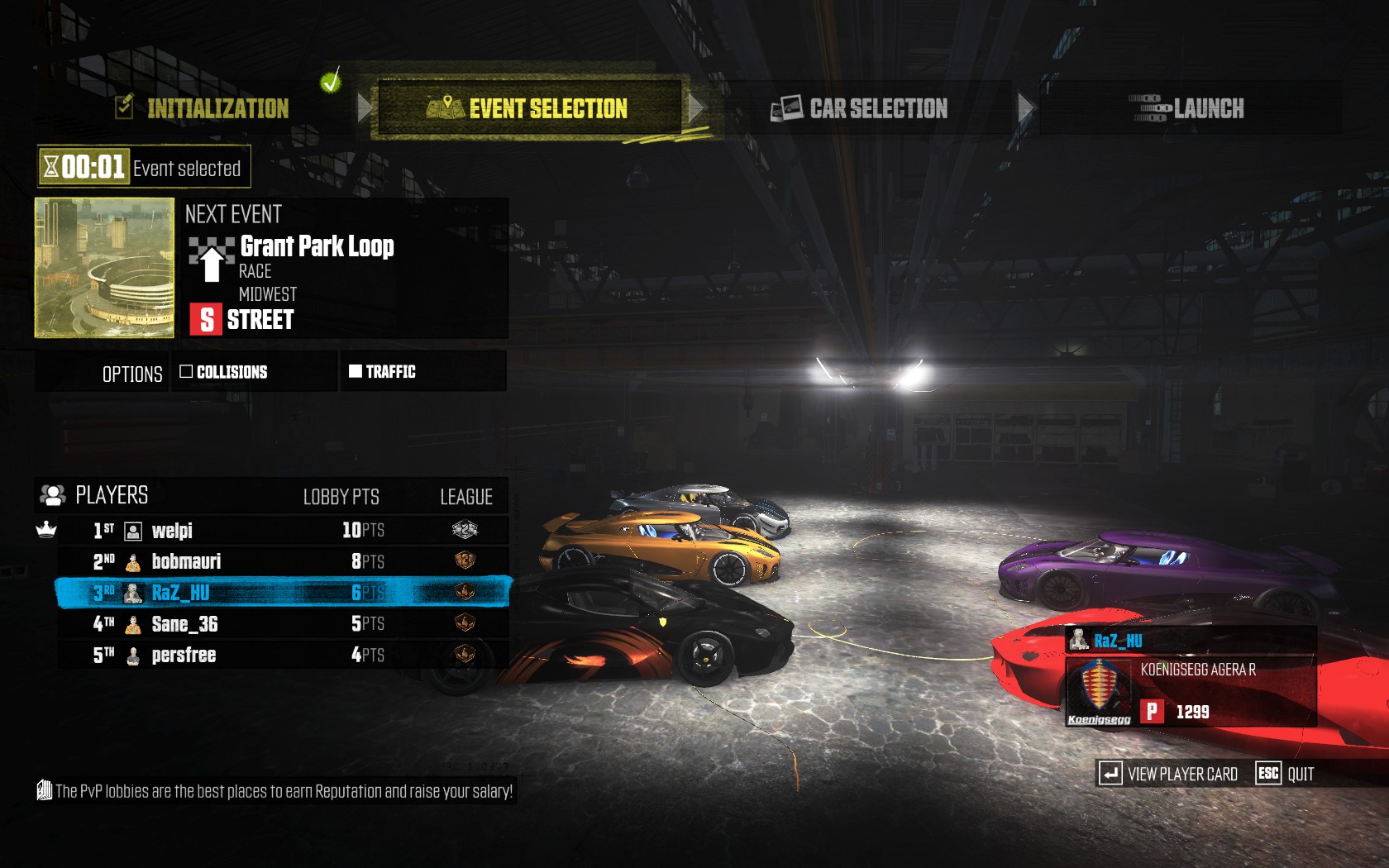This screenshot has height=868, width=1389.
Task: Open View Player Card
Action: pyautogui.click(x=1169, y=775)
